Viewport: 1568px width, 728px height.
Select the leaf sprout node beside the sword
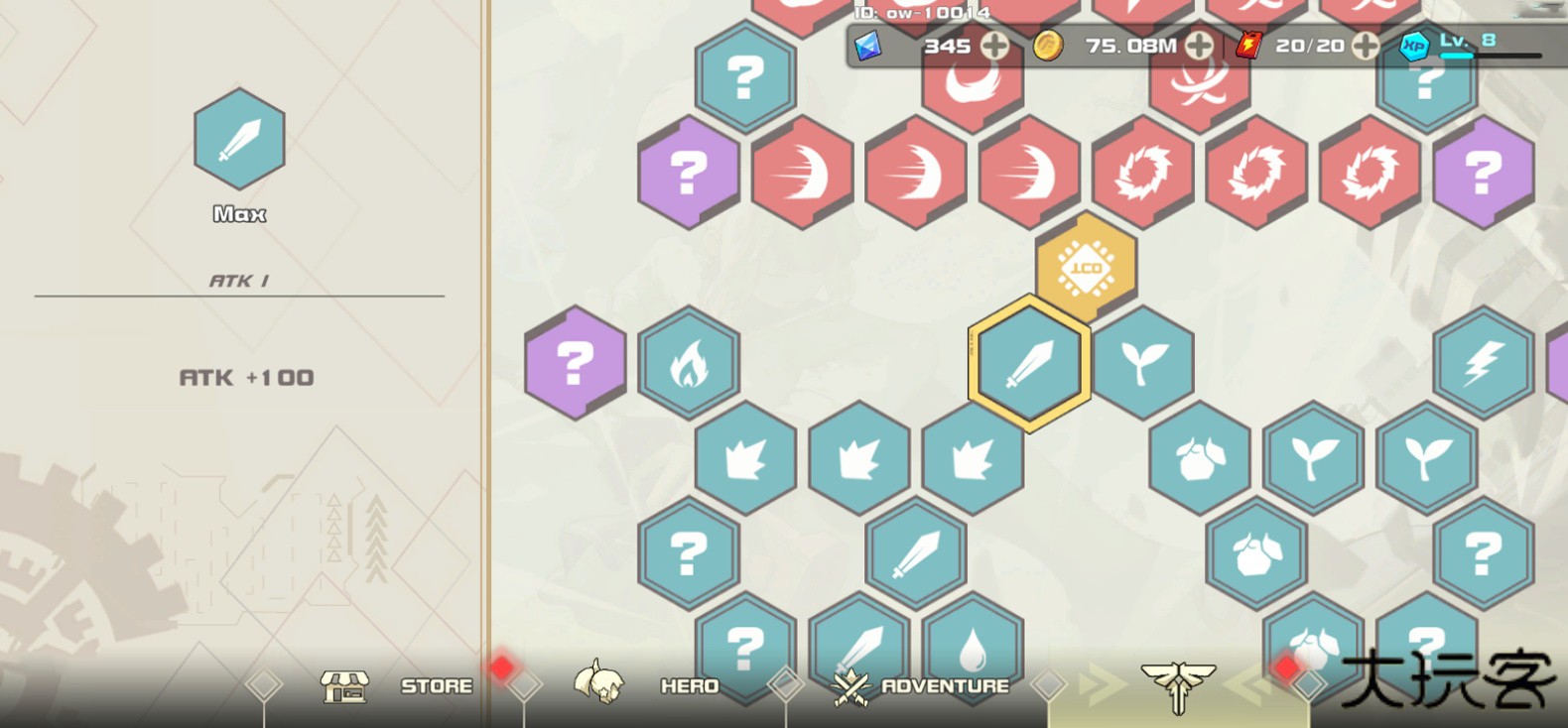point(1143,361)
